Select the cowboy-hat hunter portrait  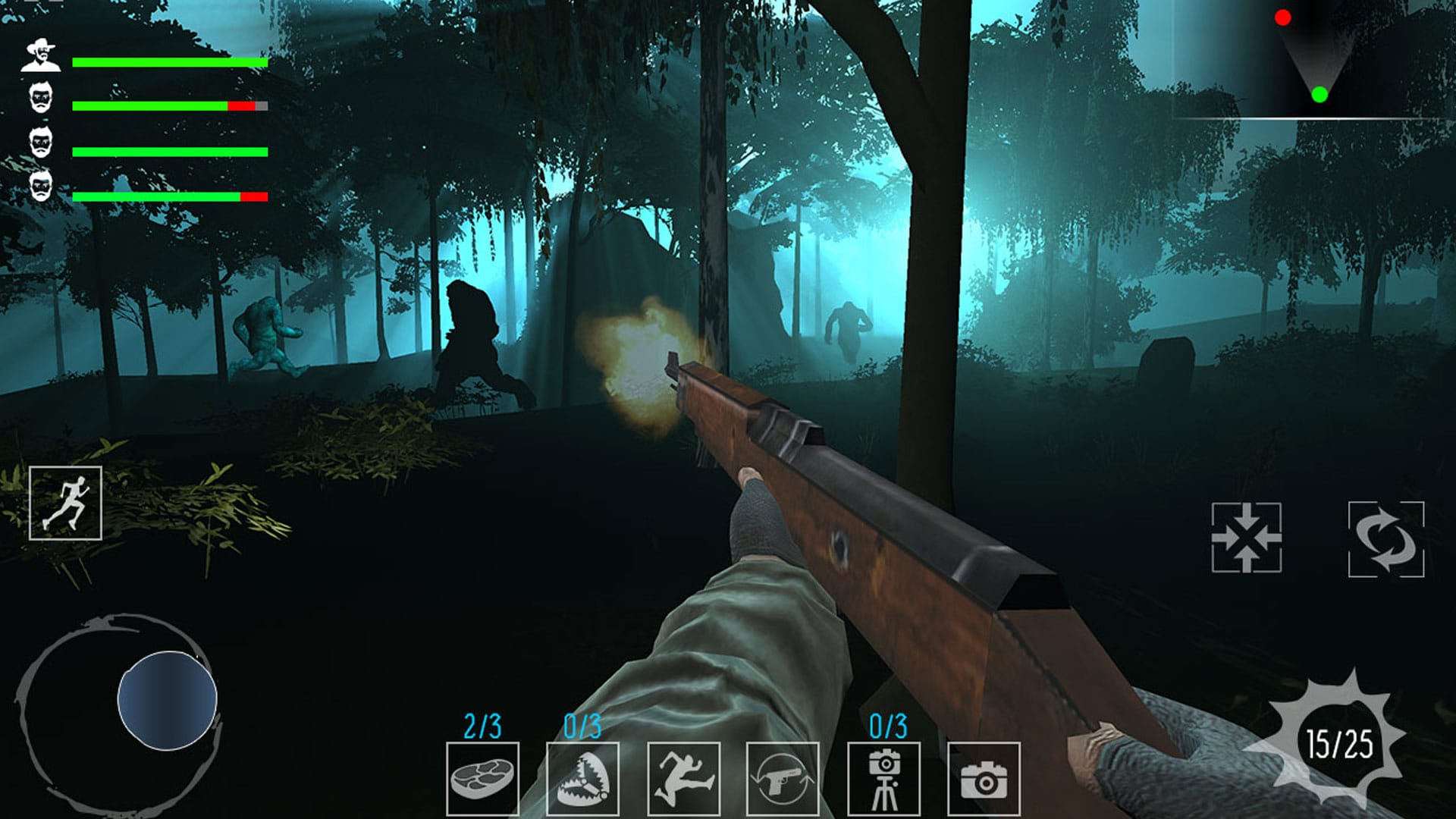pyautogui.click(x=39, y=53)
